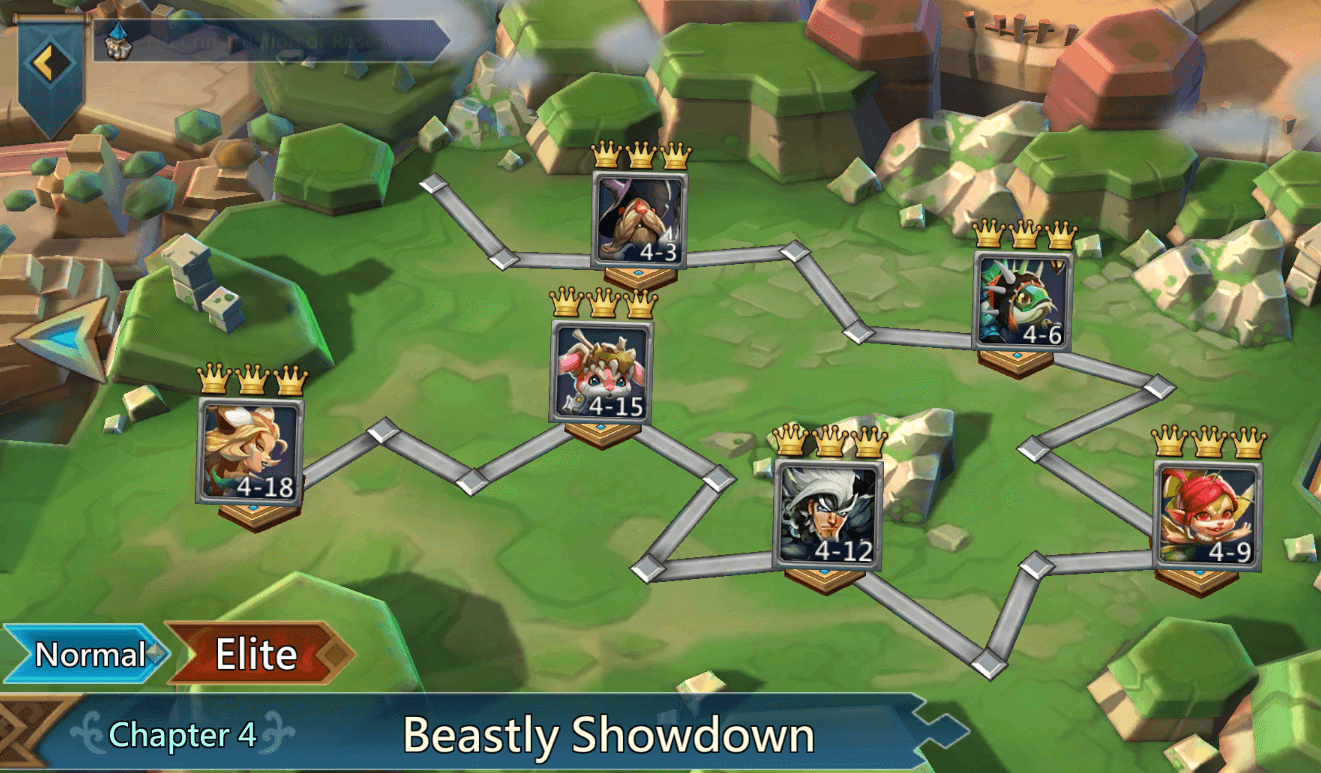This screenshot has width=1321, height=773.
Task: Select stage 4-12 tile
Action: (x=829, y=514)
